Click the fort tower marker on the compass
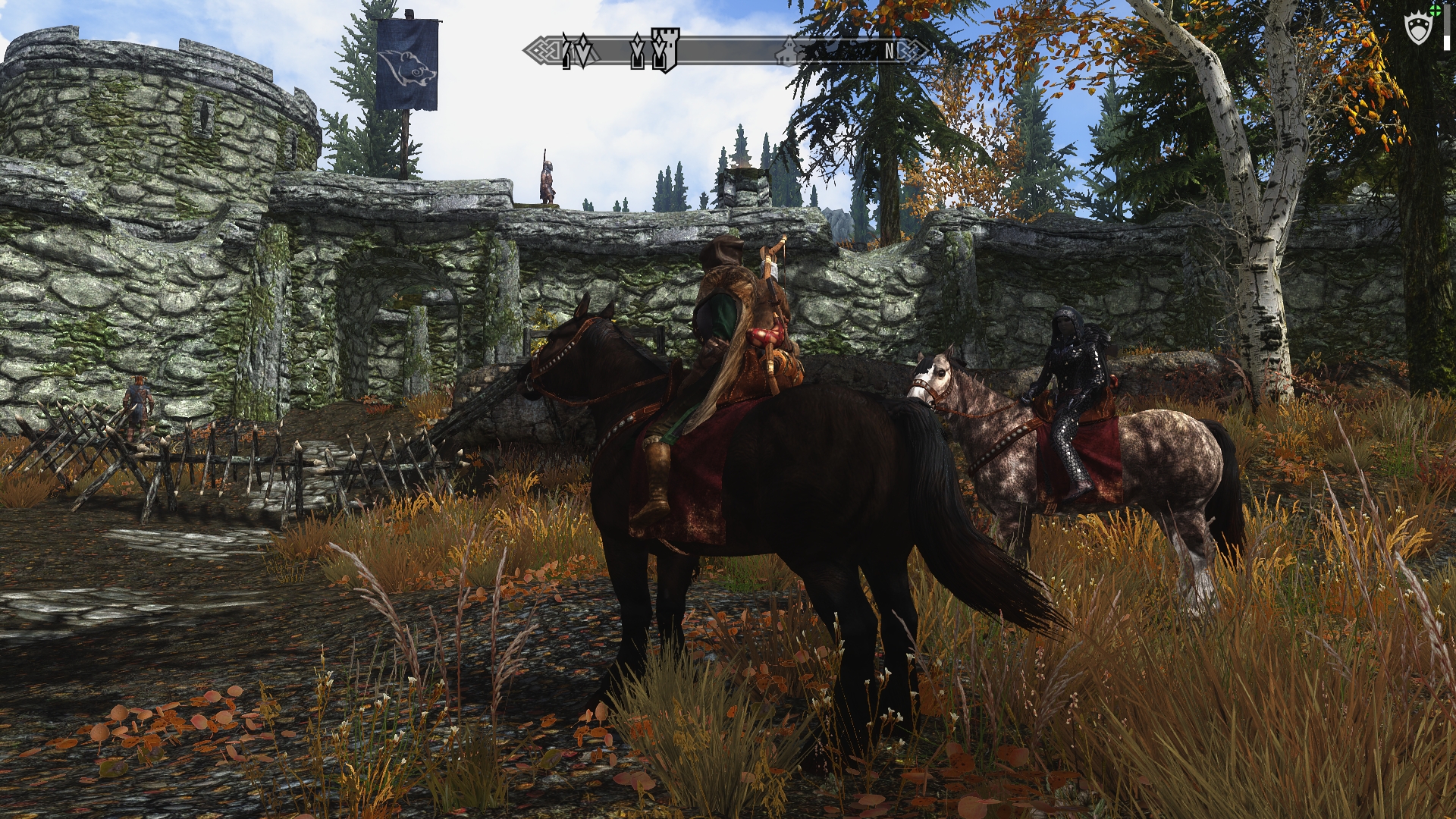Viewport: 1456px width, 819px height. pos(664,50)
